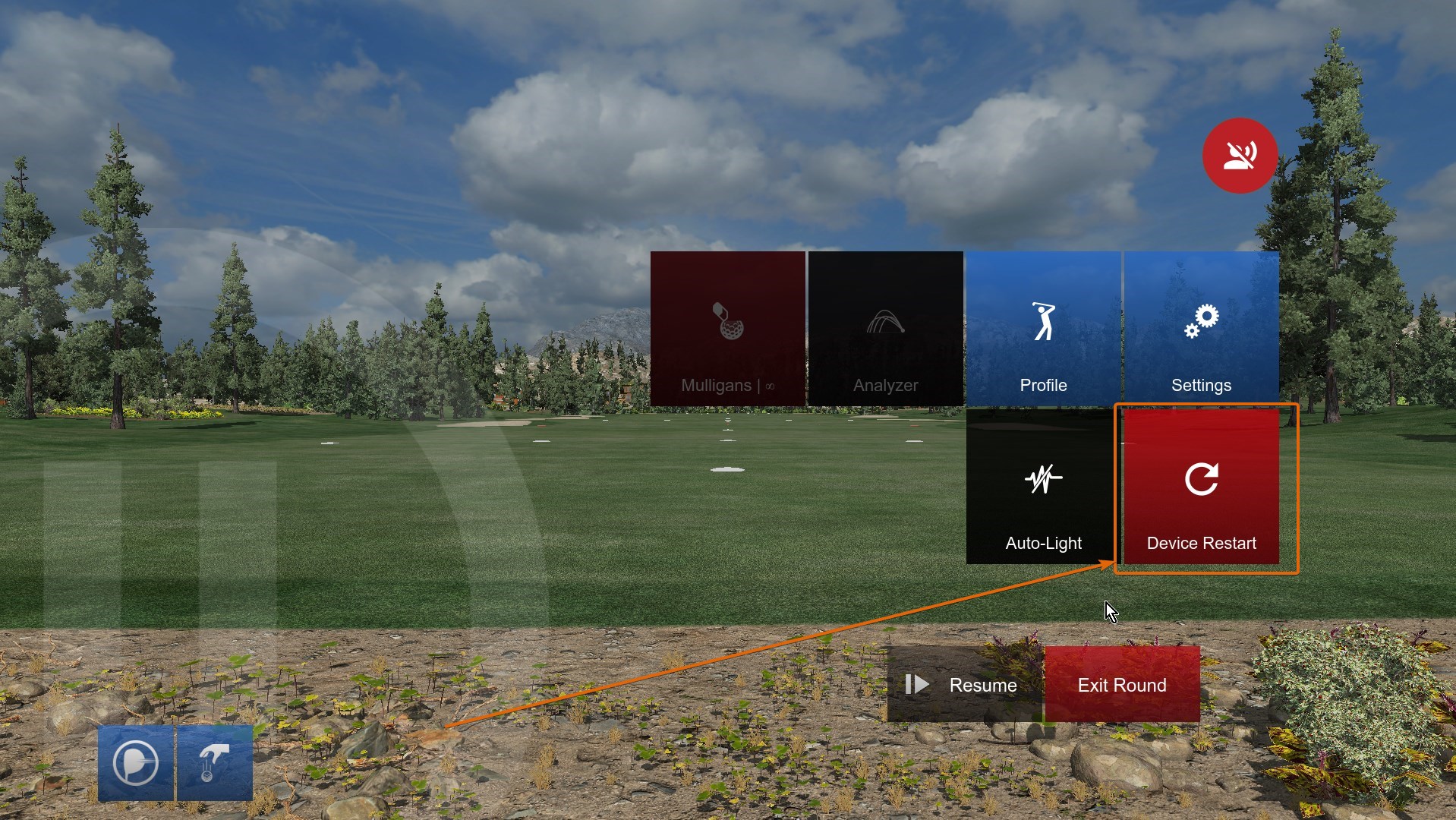The width and height of the screenshot is (1456, 820).
Task: Resume the paused round
Action: [x=964, y=685]
